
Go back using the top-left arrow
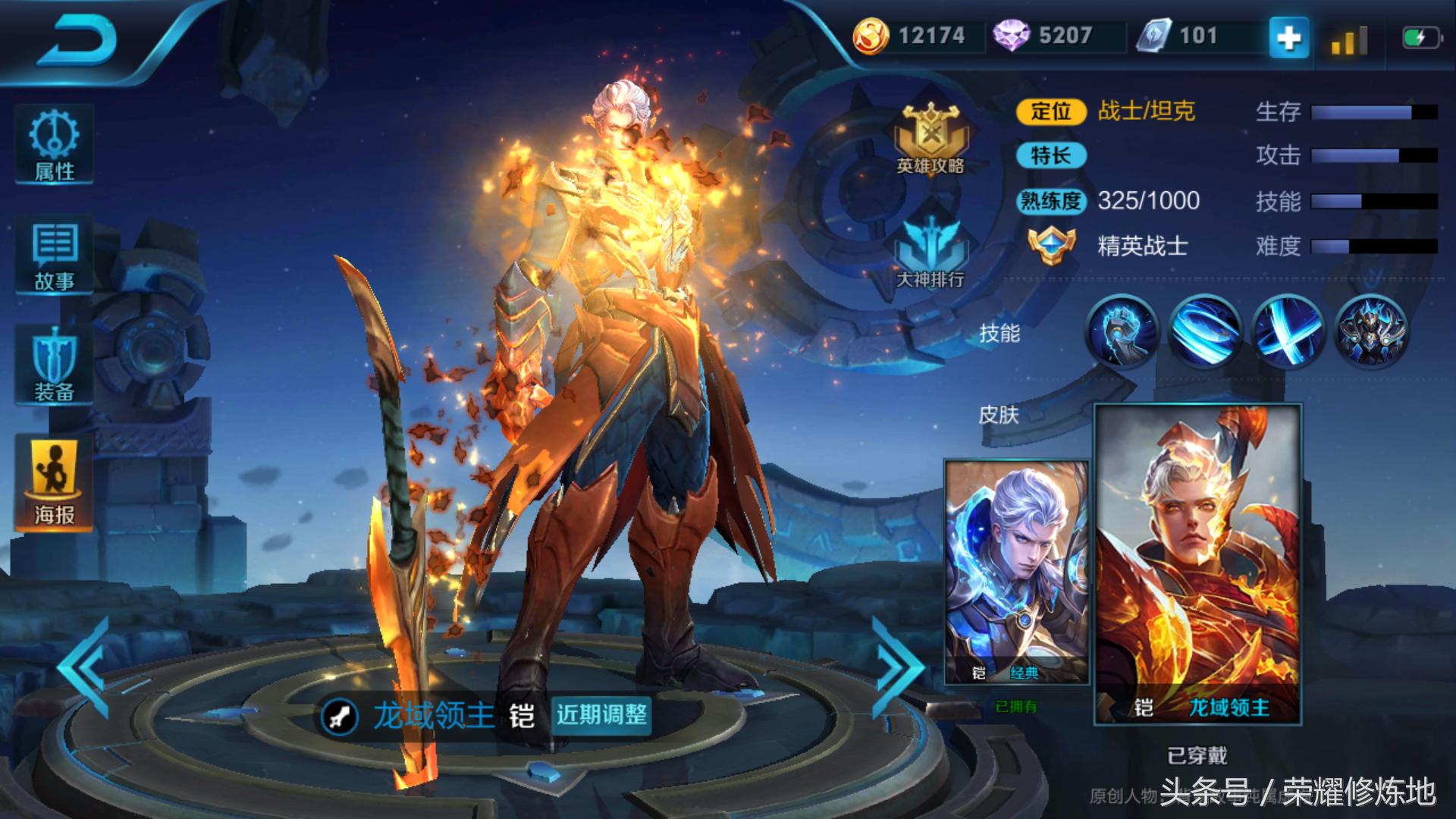click(x=77, y=39)
